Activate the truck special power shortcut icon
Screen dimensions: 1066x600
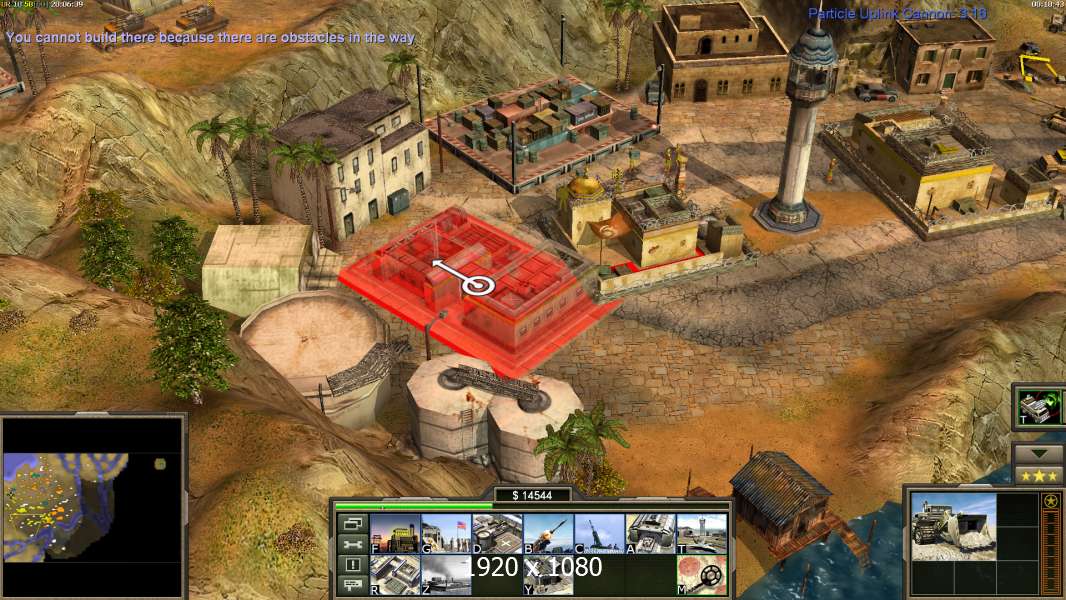[1034, 406]
